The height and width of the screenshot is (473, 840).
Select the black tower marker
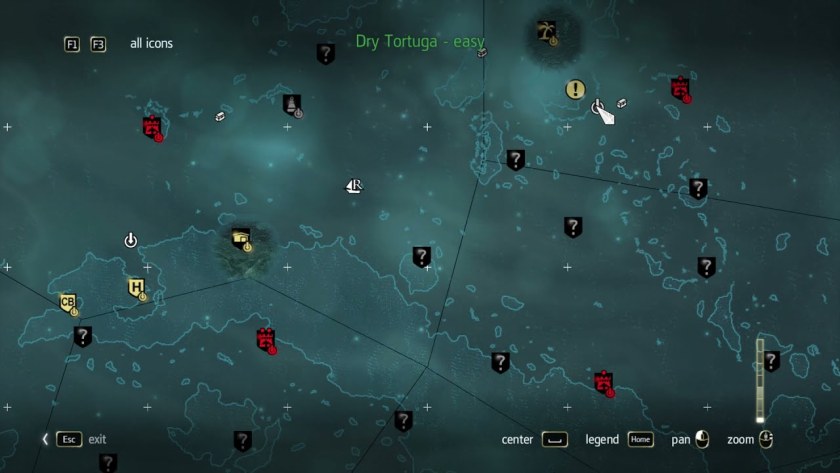[x=292, y=104]
